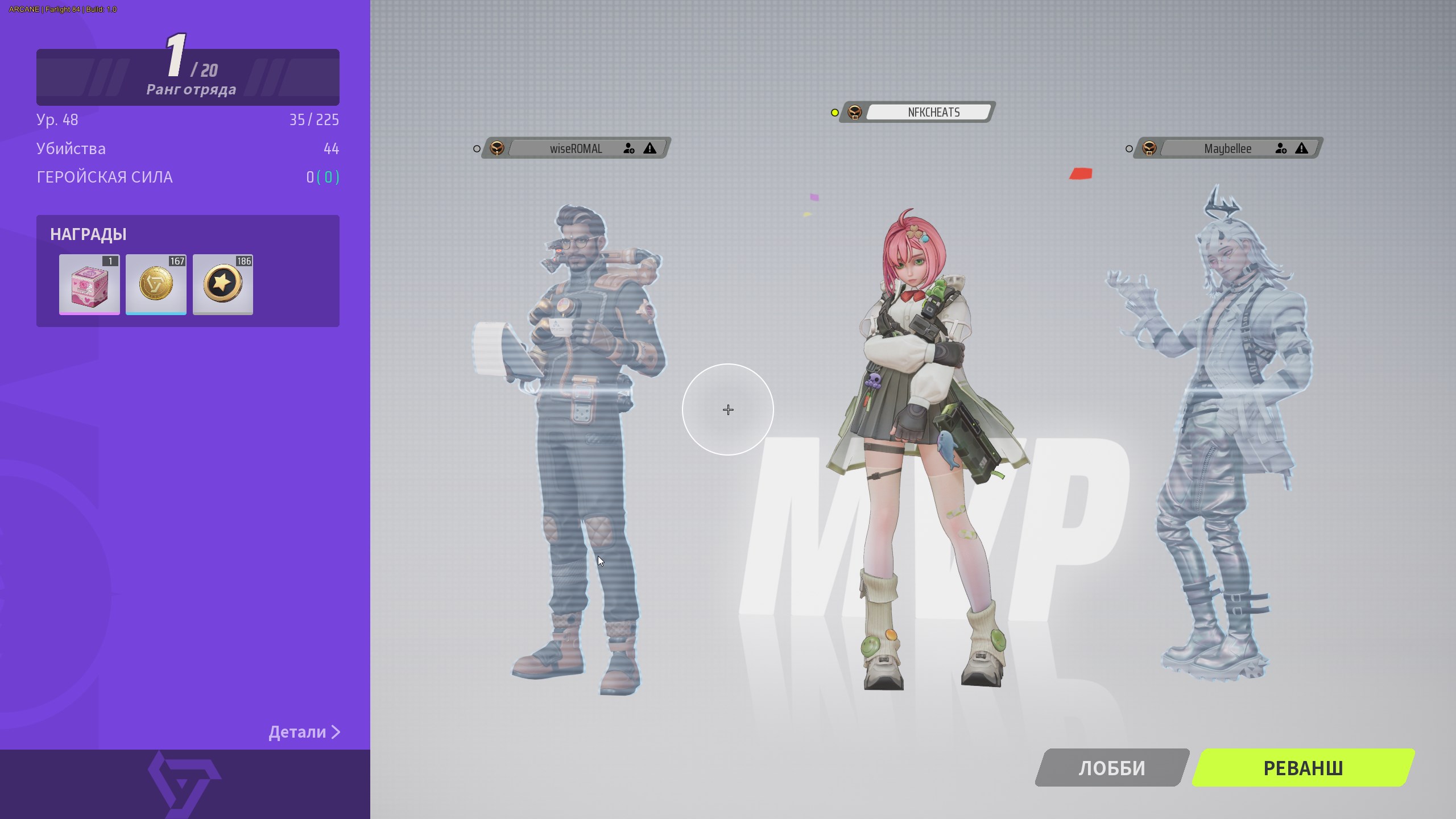Open NFKCHEATS player name tag
The width and height of the screenshot is (1456, 819).
point(933,112)
